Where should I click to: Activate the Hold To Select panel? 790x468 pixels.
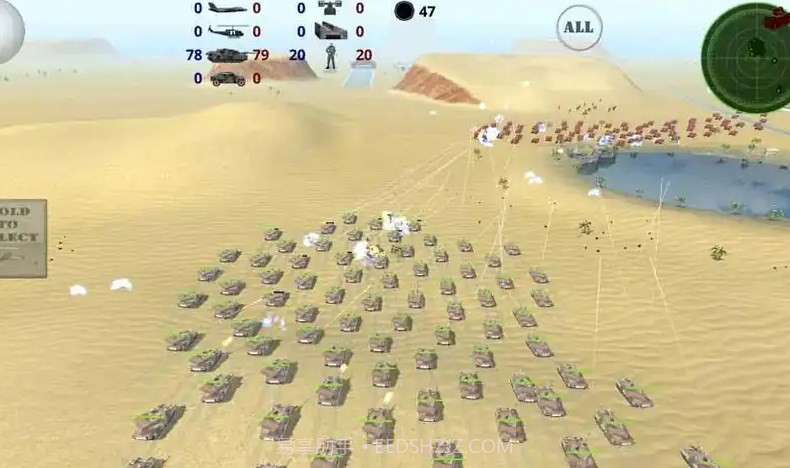(21, 238)
